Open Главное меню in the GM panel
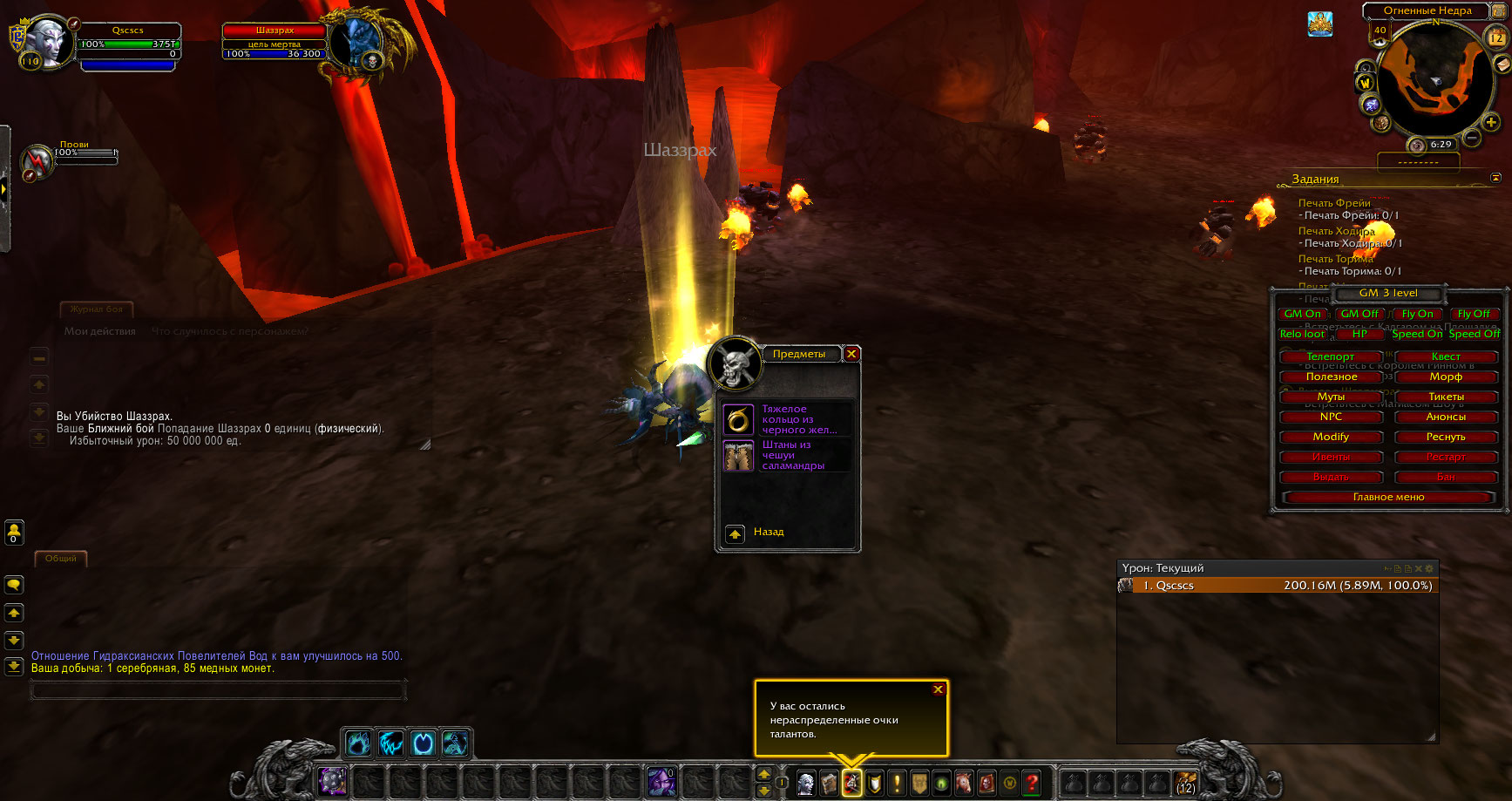The width and height of the screenshot is (1512, 801). [x=1388, y=497]
